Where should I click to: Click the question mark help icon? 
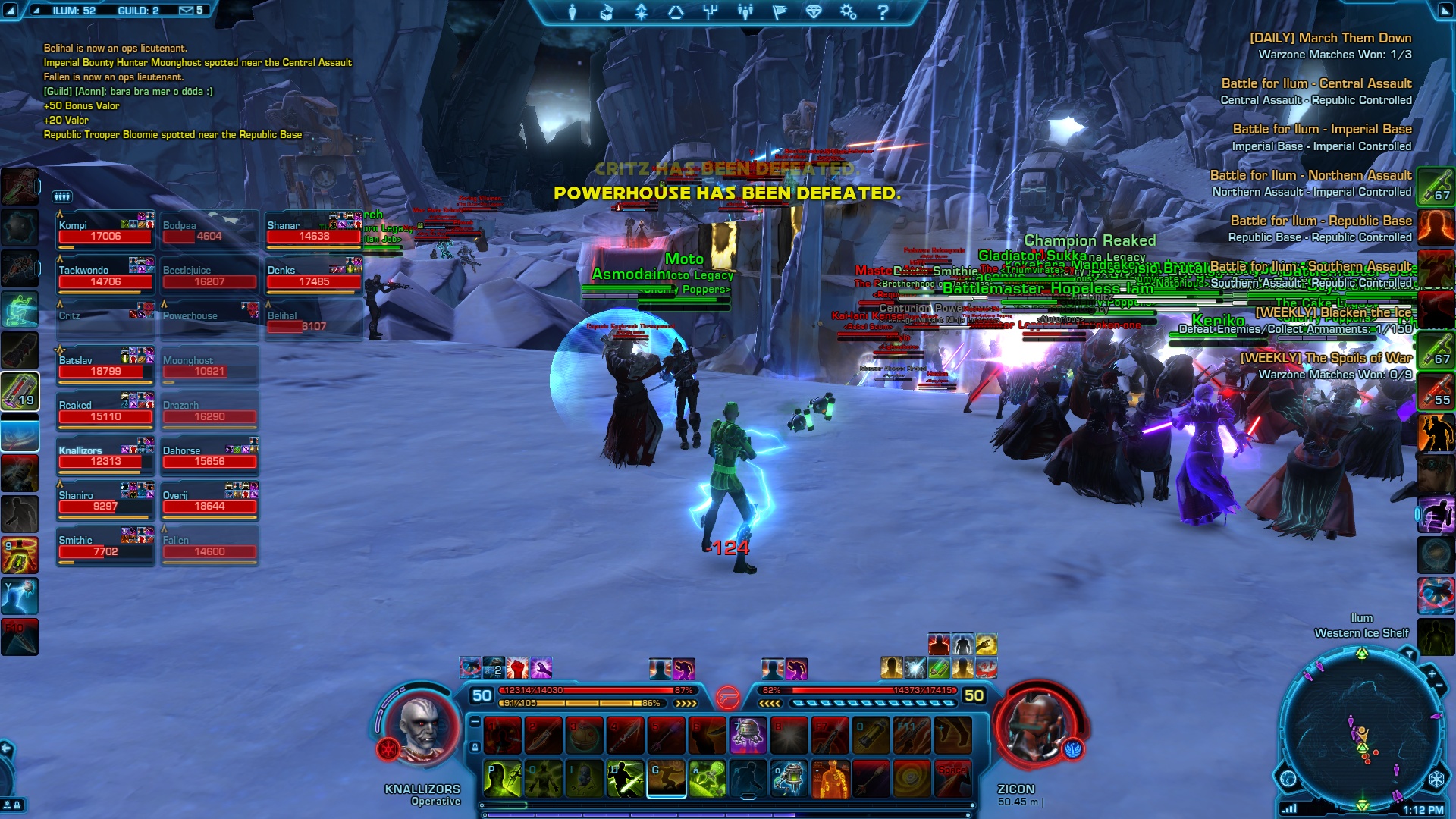(883, 12)
